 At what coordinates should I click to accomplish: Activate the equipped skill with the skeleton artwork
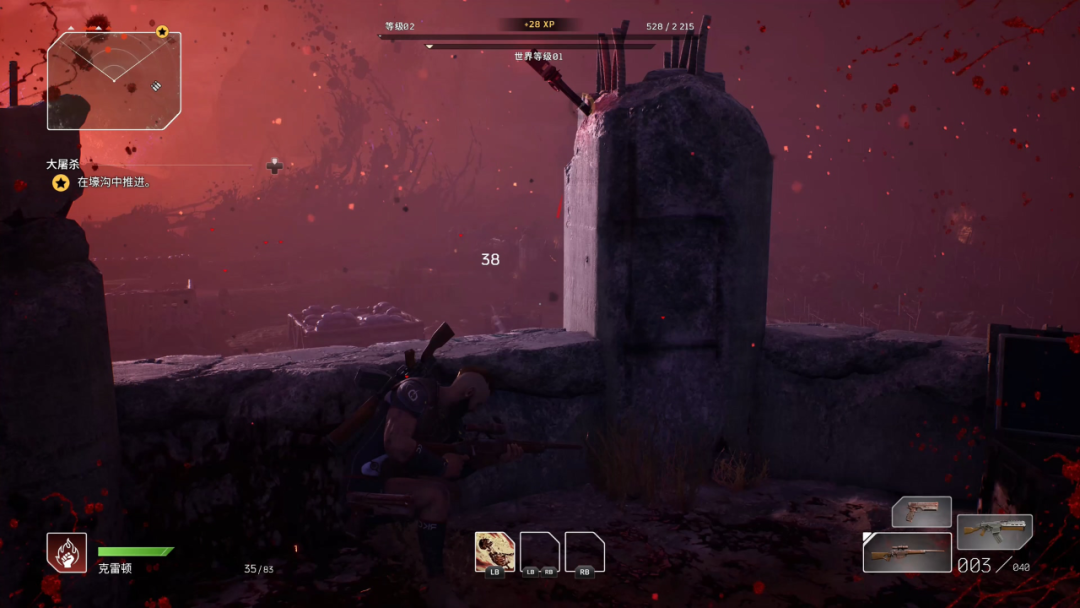pyautogui.click(x=495, y=551)
